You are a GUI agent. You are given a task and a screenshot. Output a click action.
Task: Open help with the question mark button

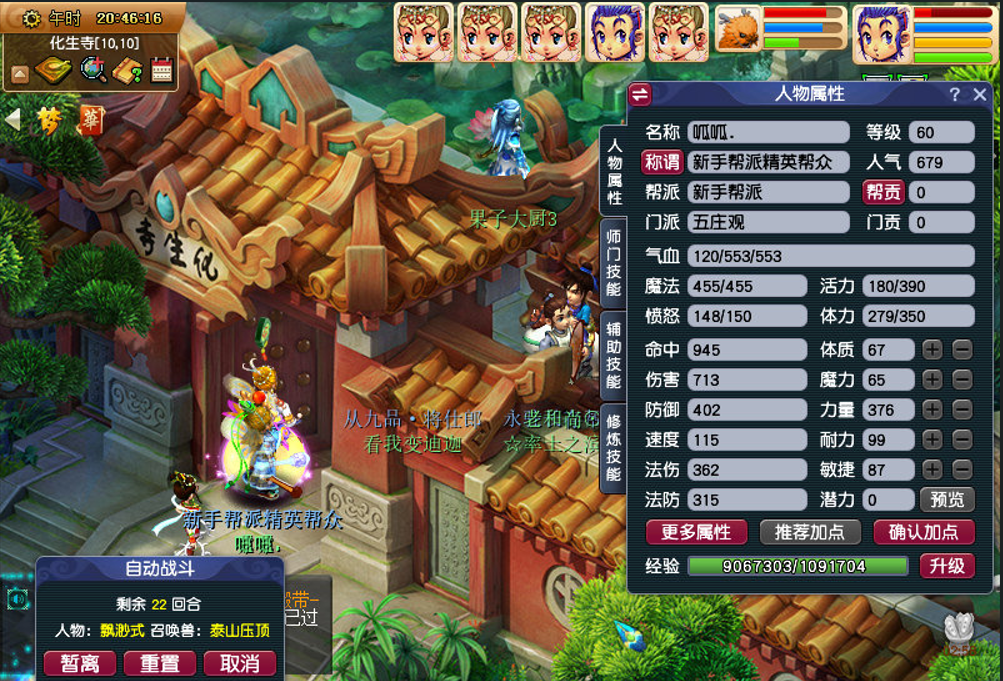coord(955,95)
